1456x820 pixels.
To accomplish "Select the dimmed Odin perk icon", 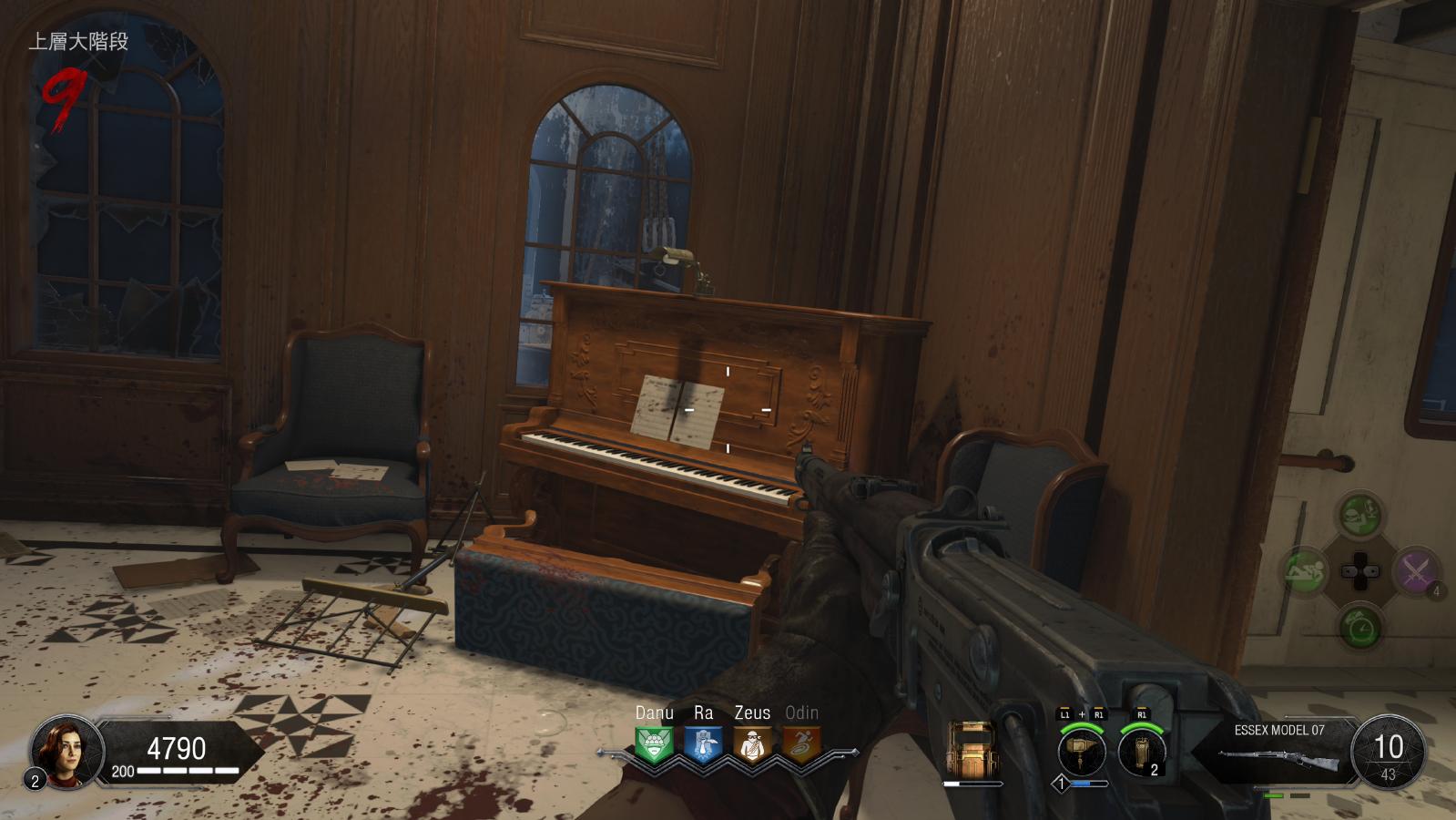I will coord(801,744).
